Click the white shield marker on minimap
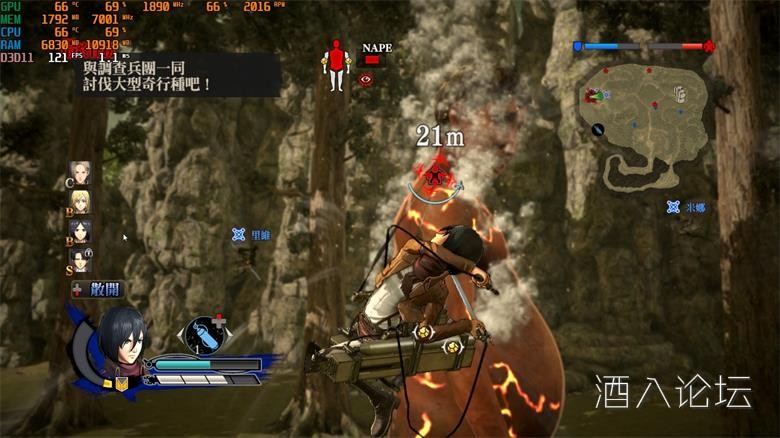 [680, 93]
